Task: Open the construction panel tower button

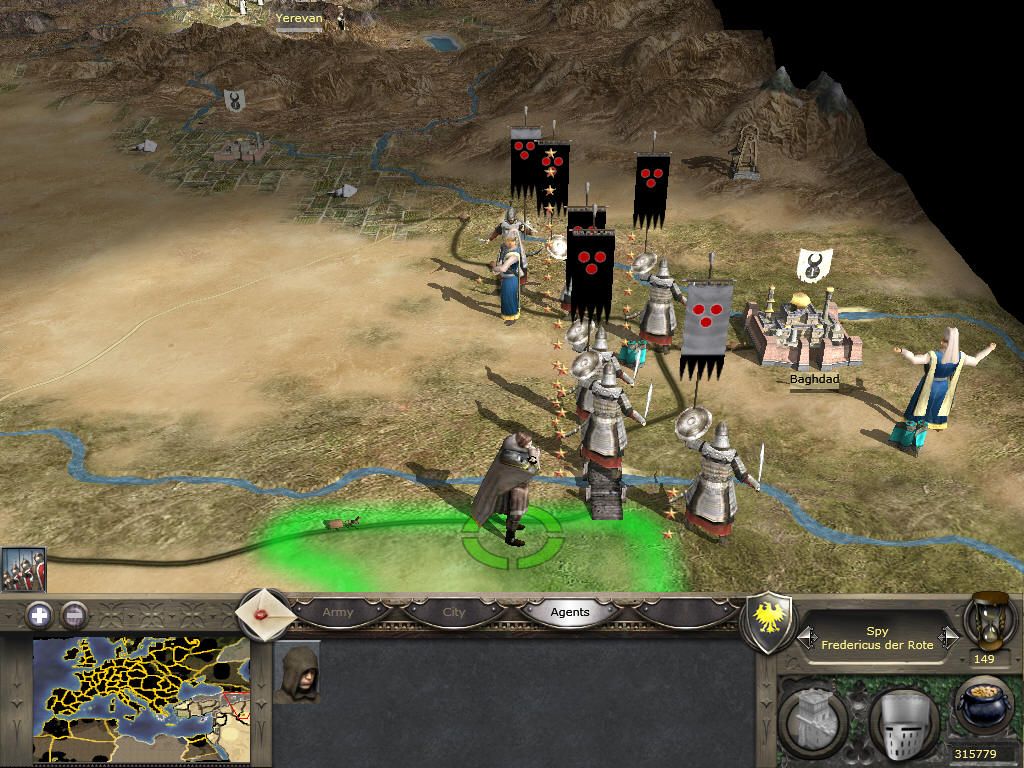Action: click(x=815, y=723)
